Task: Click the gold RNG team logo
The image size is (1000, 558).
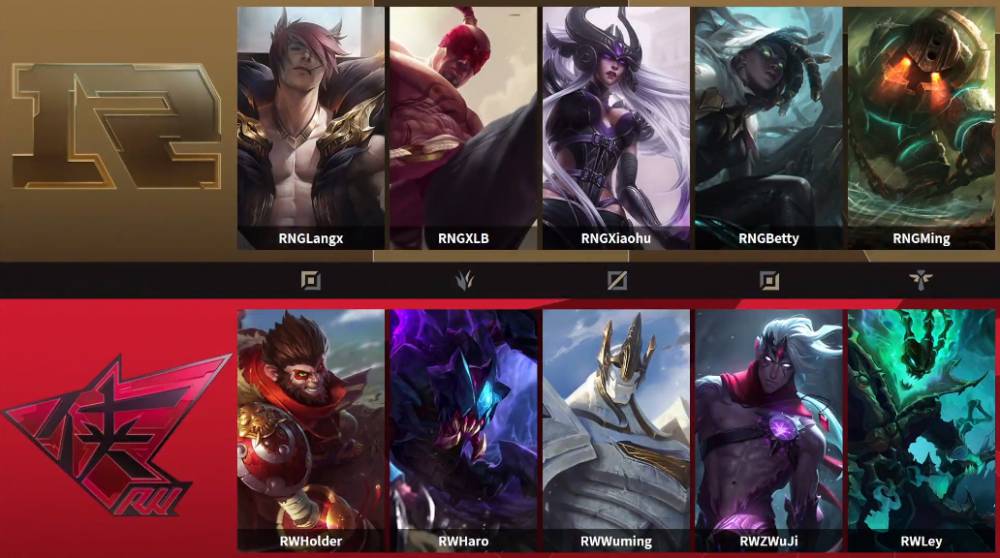Action: tap(116, 125)
